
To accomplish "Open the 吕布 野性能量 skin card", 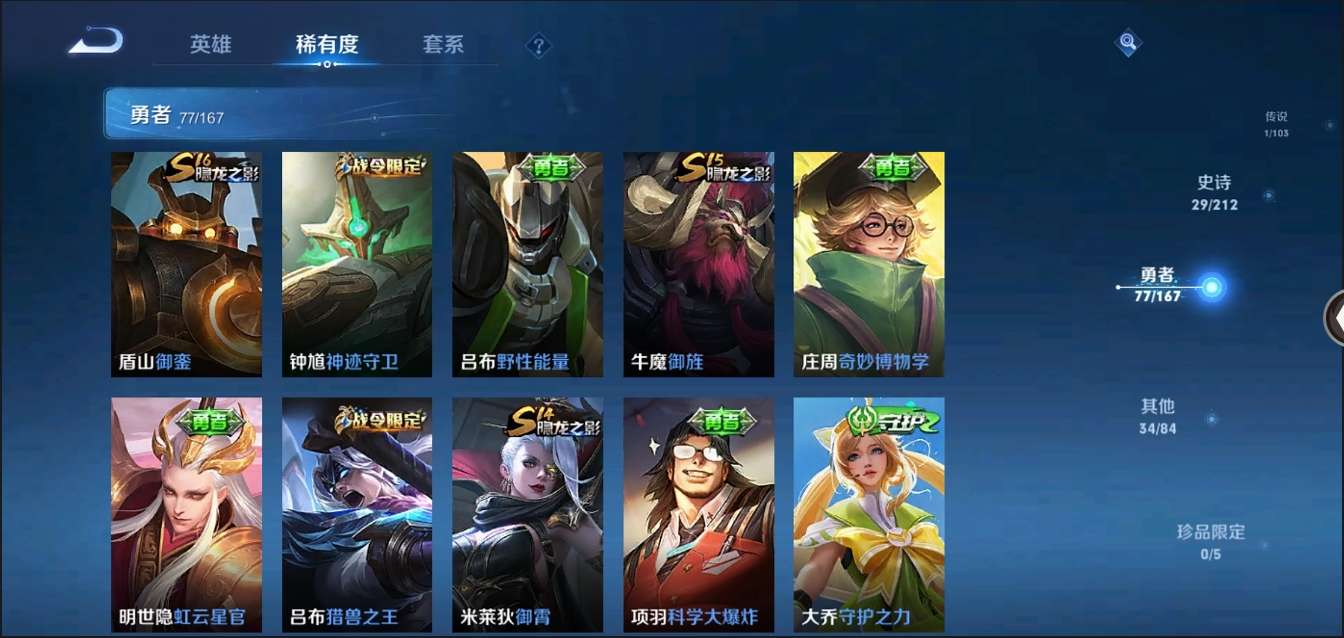I will (527, 264).
